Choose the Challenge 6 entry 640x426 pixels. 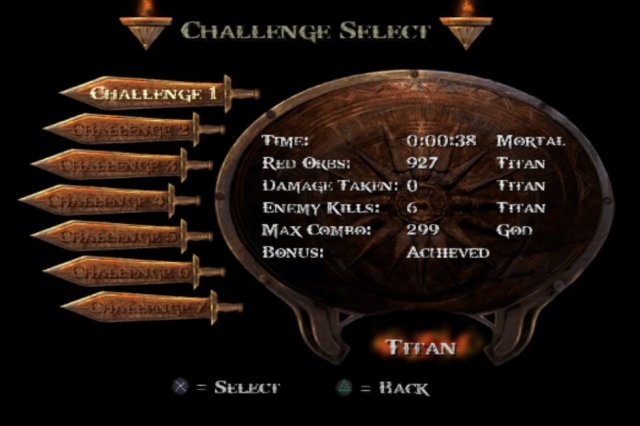[x=131, y=271]
